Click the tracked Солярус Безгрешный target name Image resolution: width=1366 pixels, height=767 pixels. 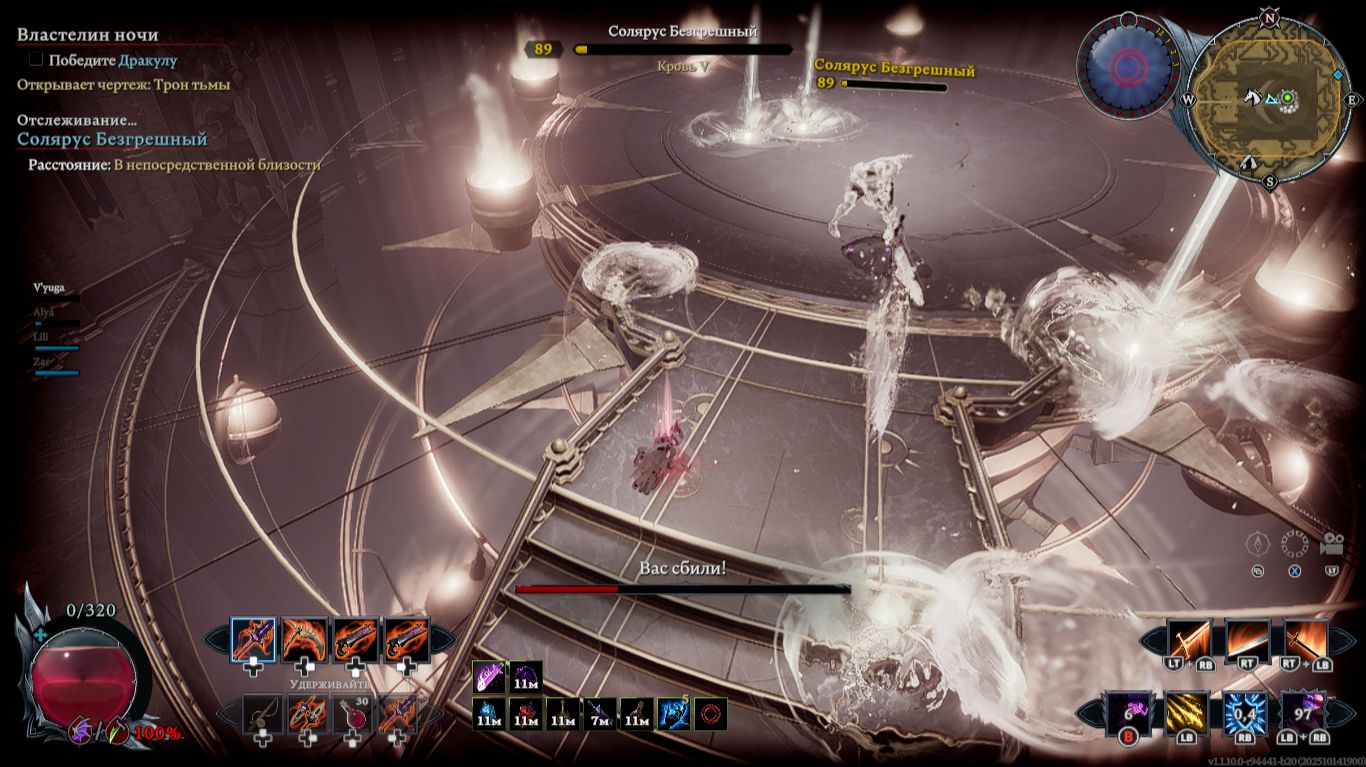pyautogui.click(x=112, y=139)
